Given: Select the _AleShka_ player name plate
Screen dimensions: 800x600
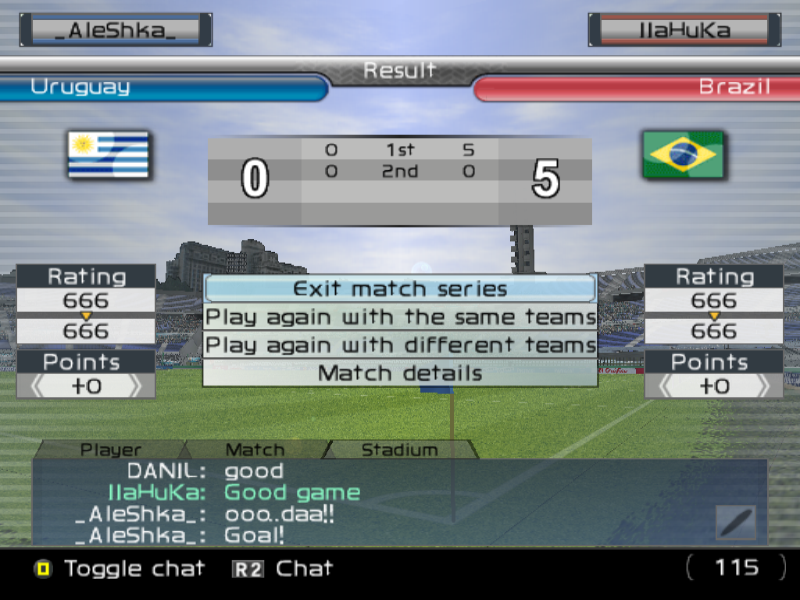Looking at the screenshot, I should pos(115,30).
